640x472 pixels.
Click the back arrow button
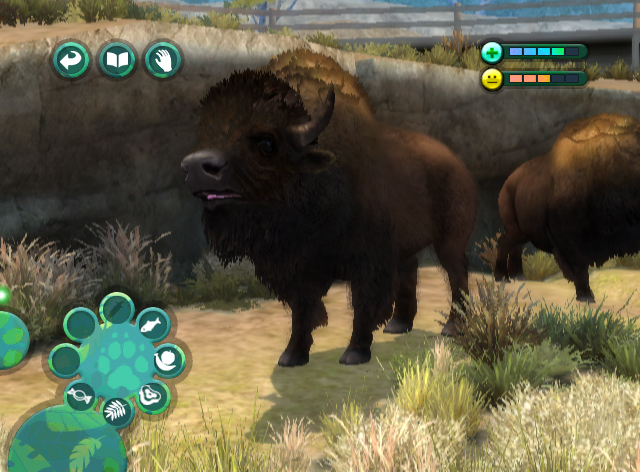tap(72, 60)
